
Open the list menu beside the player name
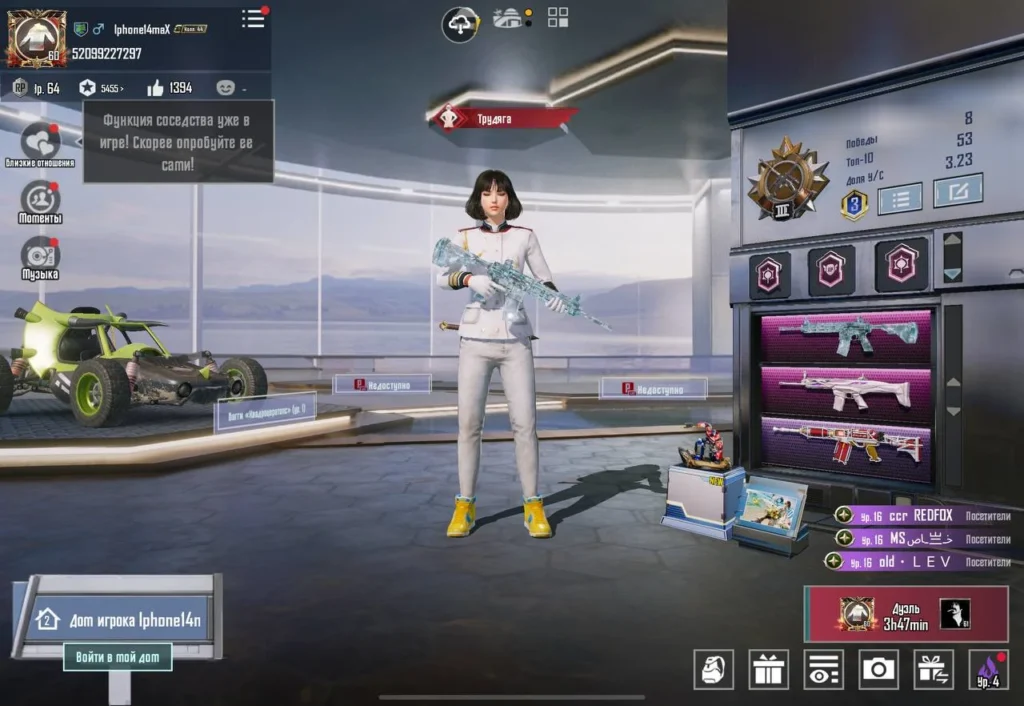click(x=254, y=18)
